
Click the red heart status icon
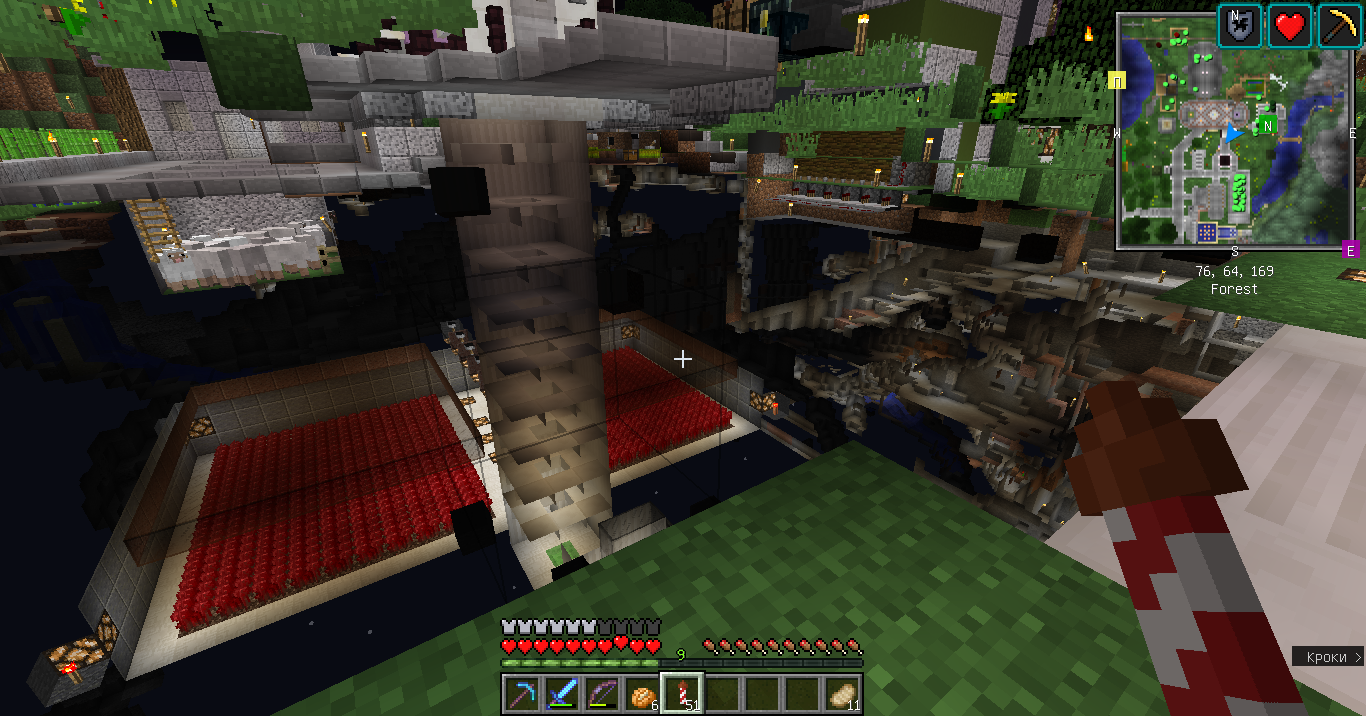[1290, 26]
